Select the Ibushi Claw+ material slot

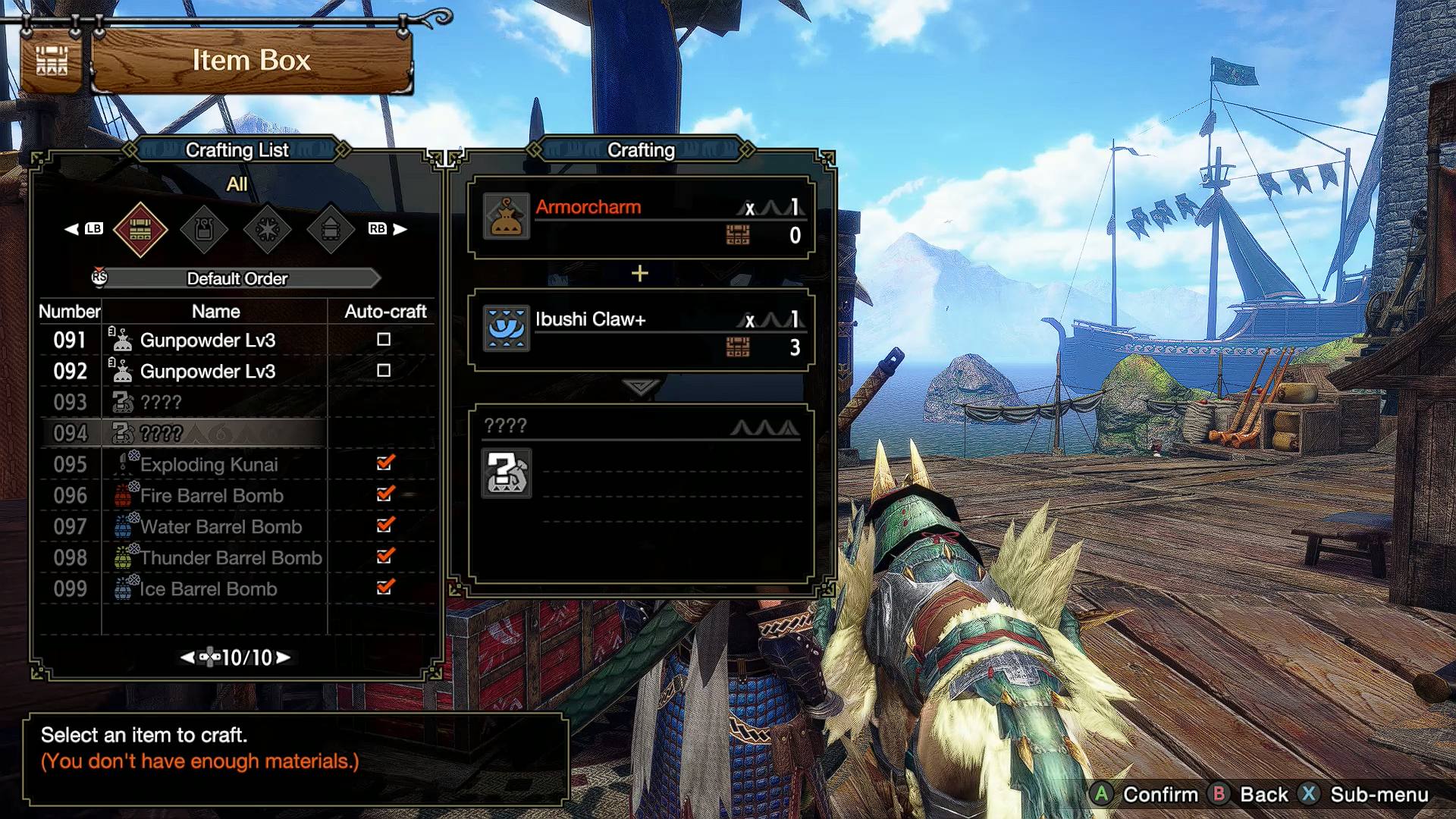click(641, 330)
